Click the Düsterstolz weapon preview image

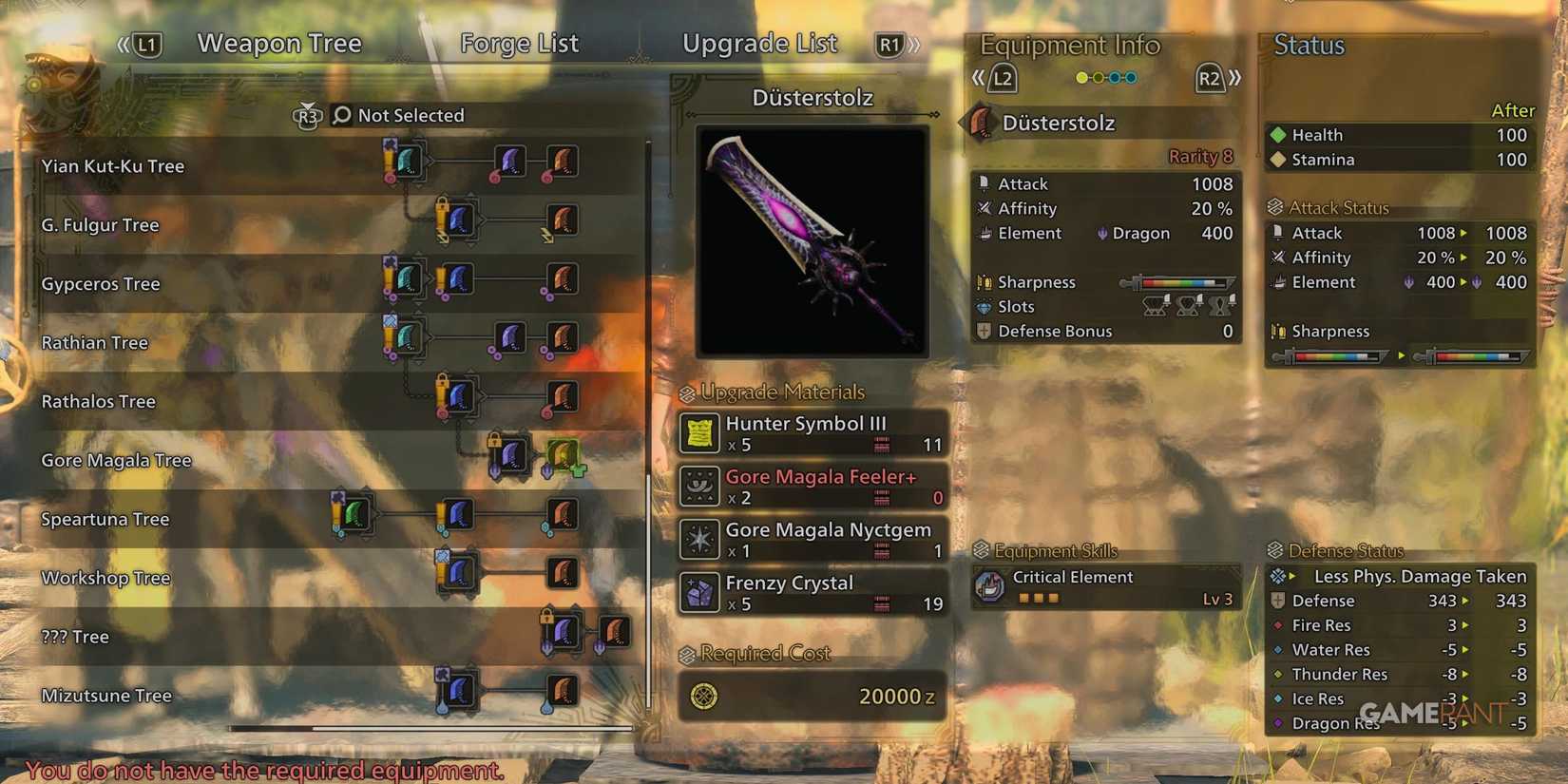813,239
